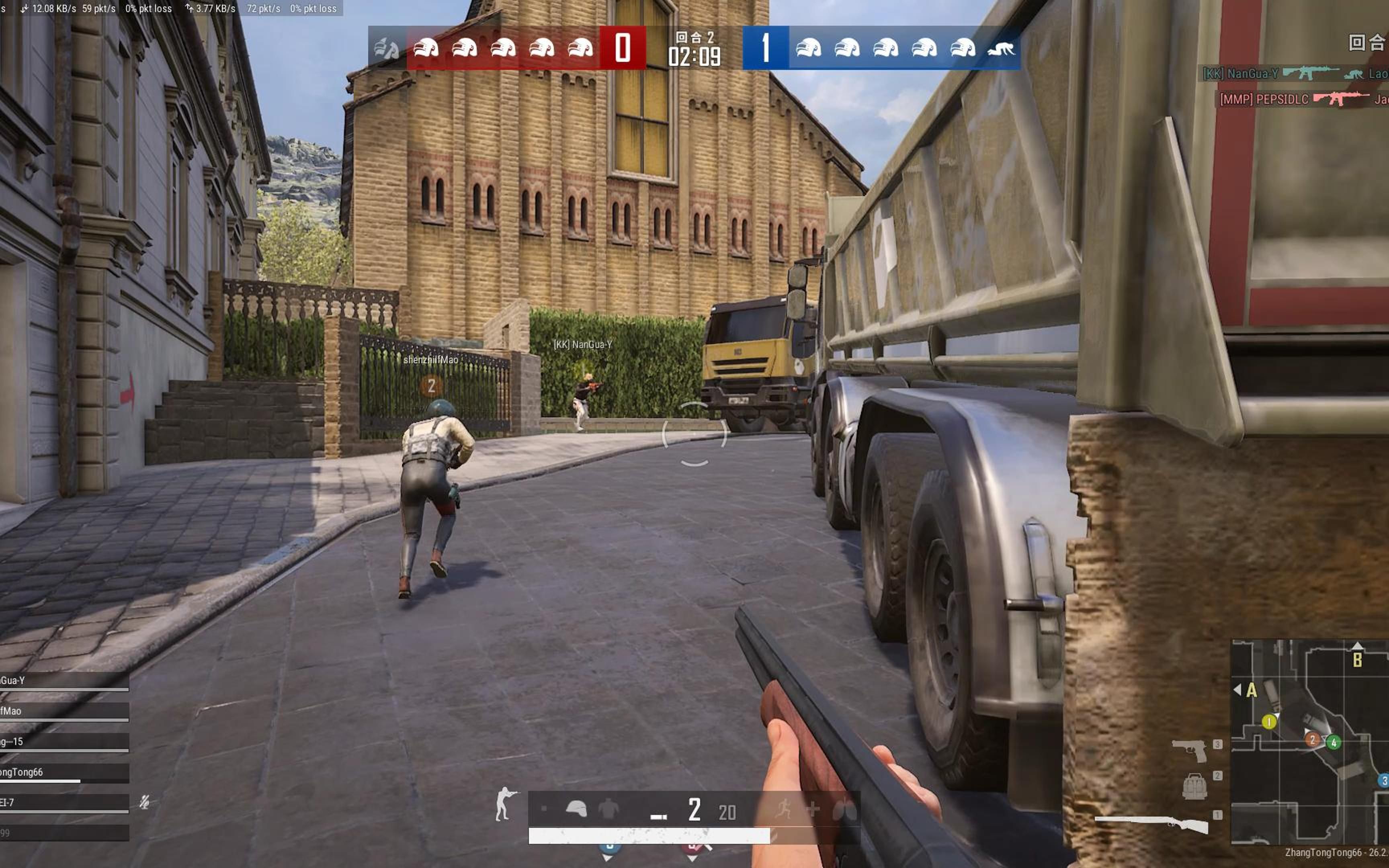Click the muted microphone icon beside EI-7
This screenshot has width=1389, height=868.
(145, 802)
